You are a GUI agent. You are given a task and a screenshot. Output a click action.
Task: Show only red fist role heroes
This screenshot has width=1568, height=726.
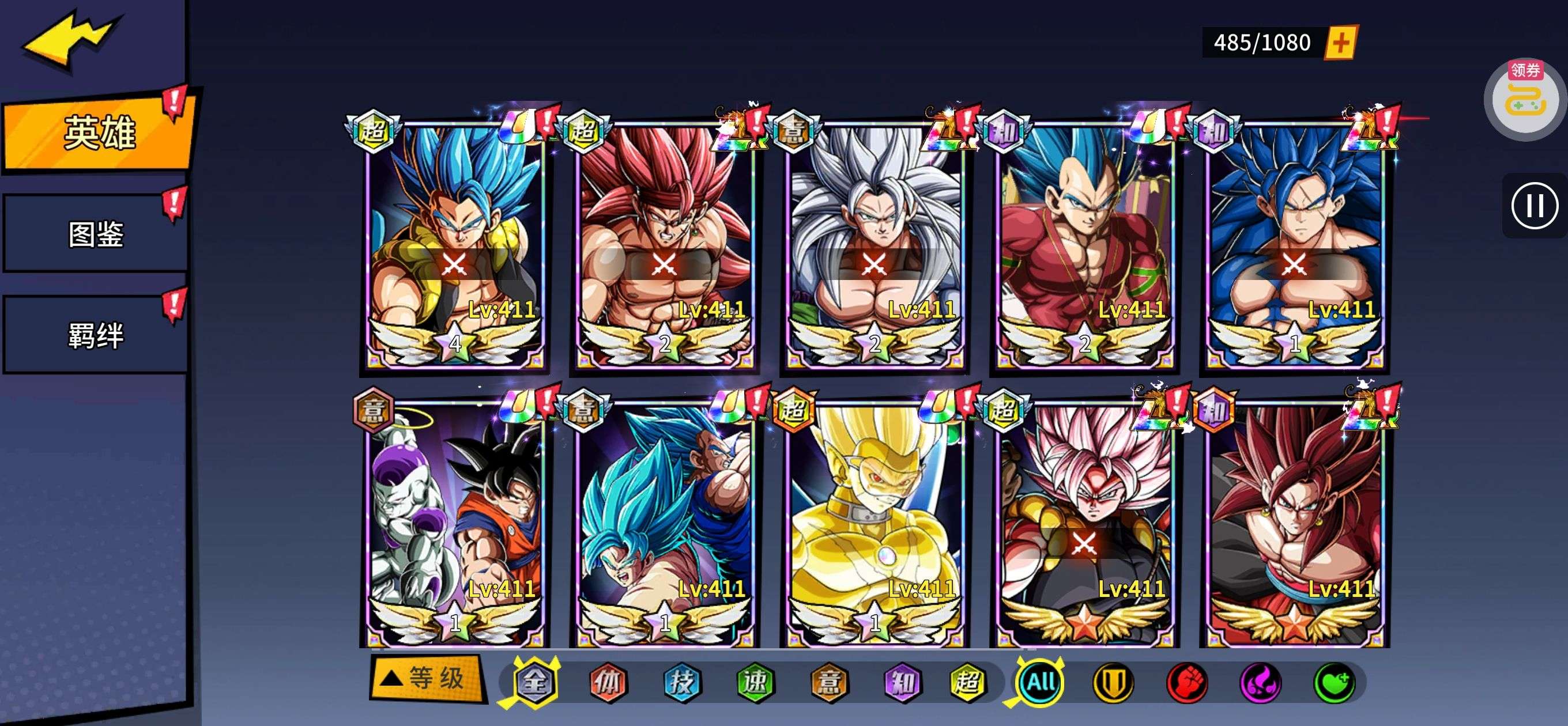[x=1187, y=682]
